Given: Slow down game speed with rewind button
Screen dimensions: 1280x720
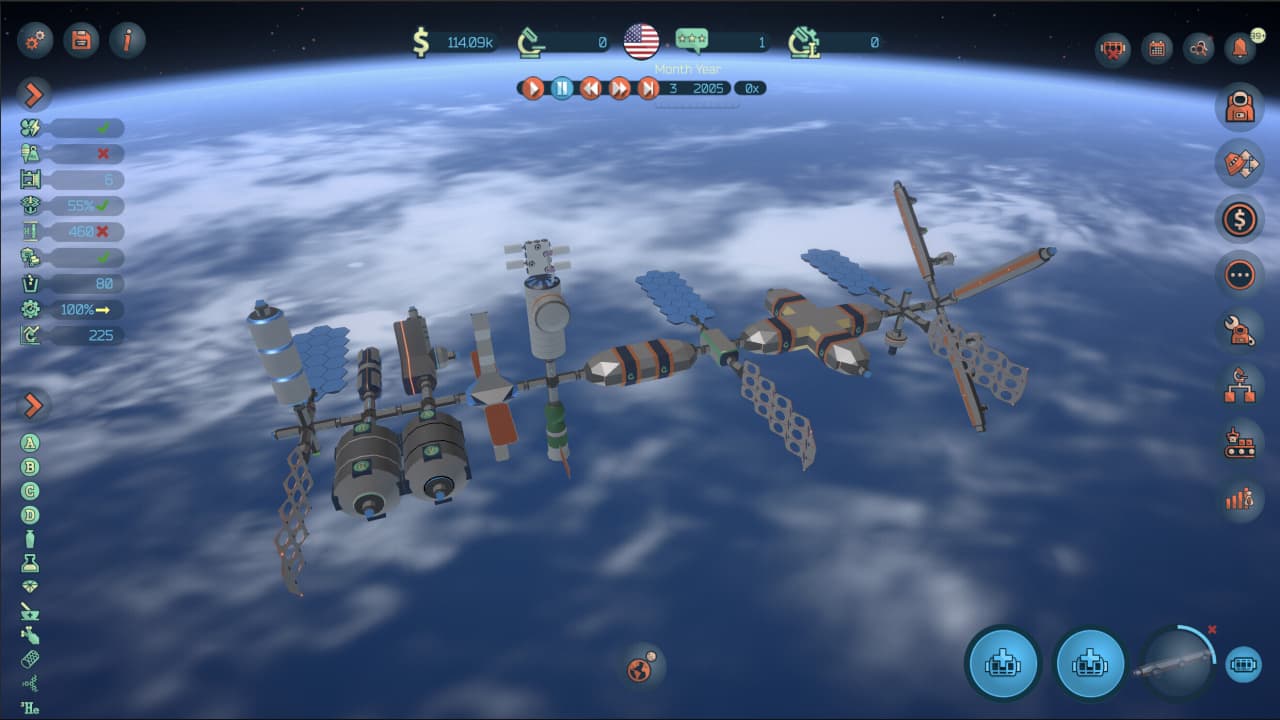Looking at the screenshot, I should (591, 88).
